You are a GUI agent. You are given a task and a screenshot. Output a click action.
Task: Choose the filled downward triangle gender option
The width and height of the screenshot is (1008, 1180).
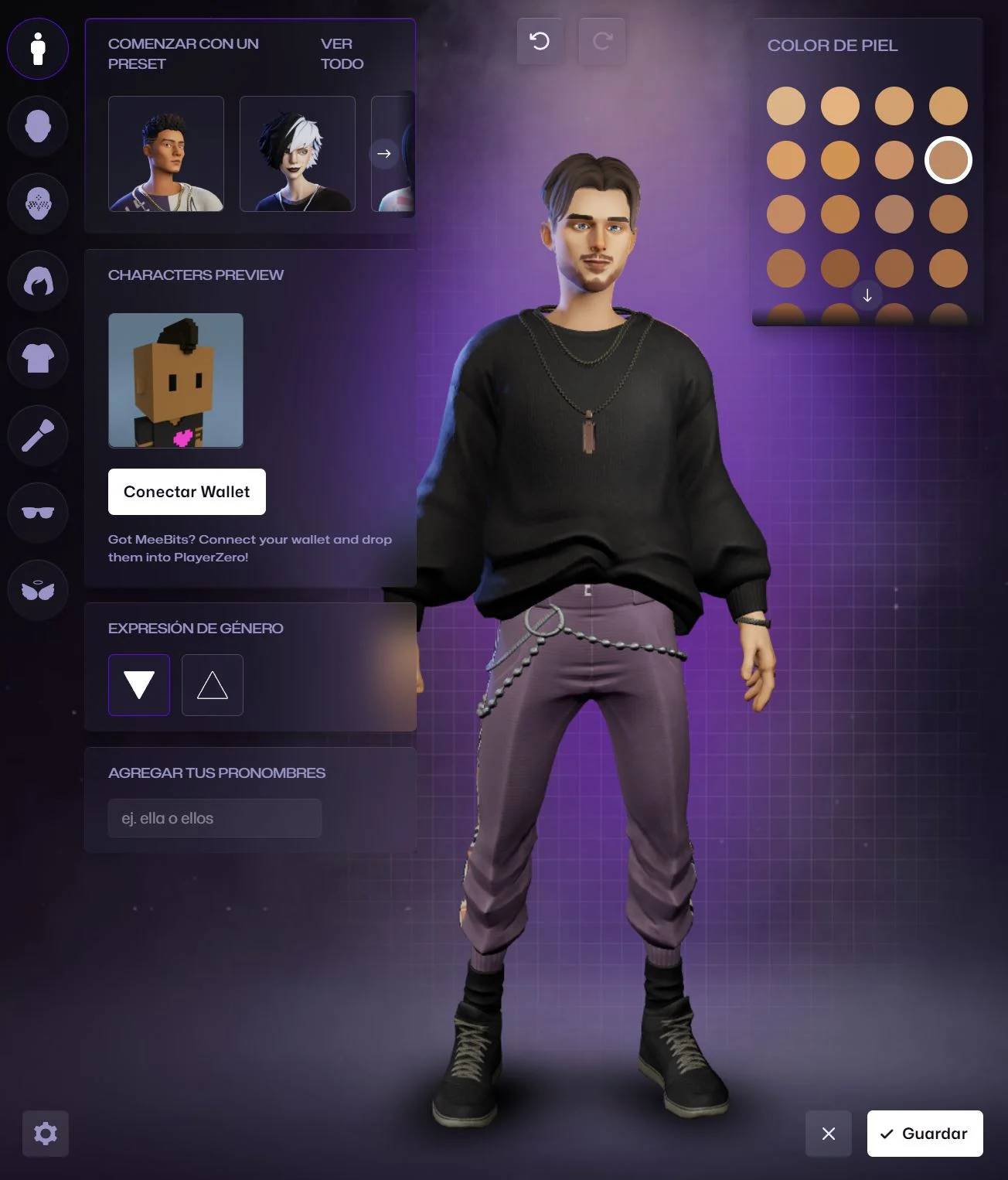139,685
